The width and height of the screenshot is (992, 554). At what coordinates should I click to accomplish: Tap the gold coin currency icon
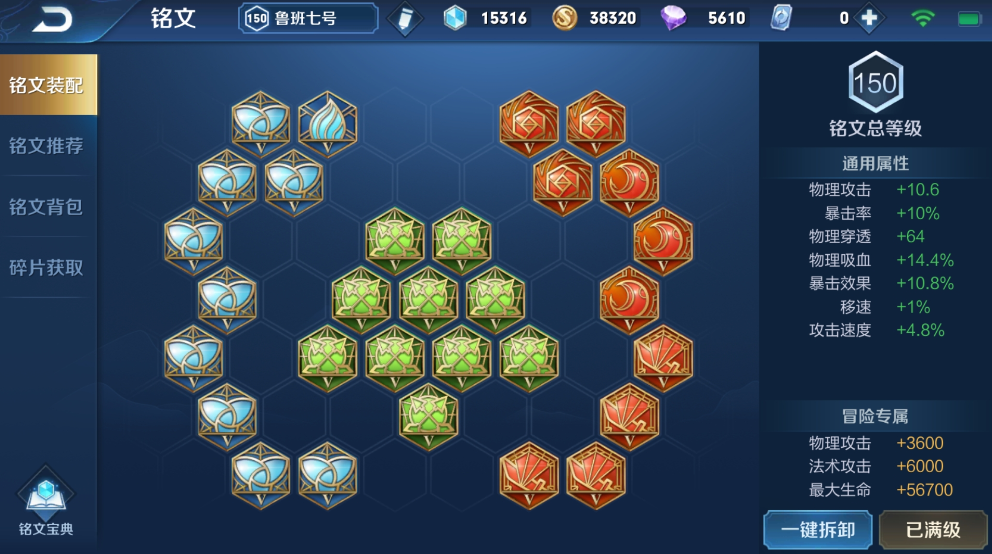[x=565, y=18]
